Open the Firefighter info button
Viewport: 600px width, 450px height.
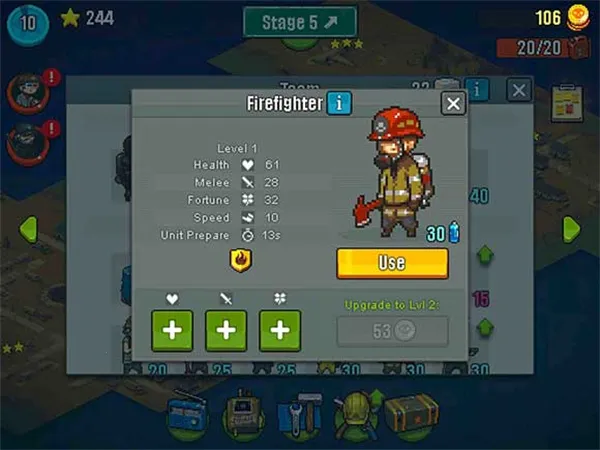(340, 102)
